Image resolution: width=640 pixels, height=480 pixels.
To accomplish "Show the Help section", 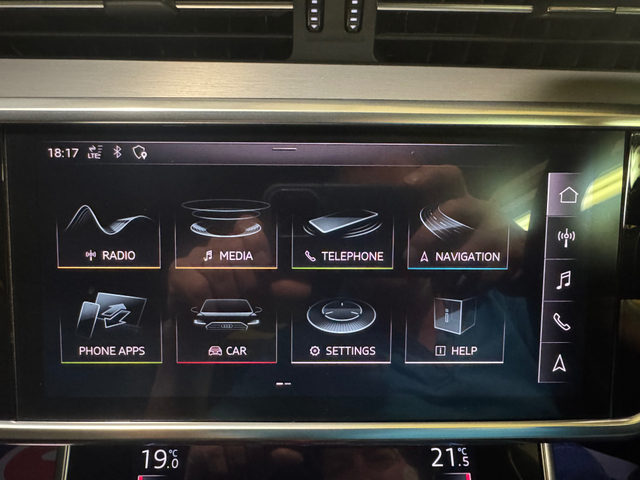I will point(456,328).
